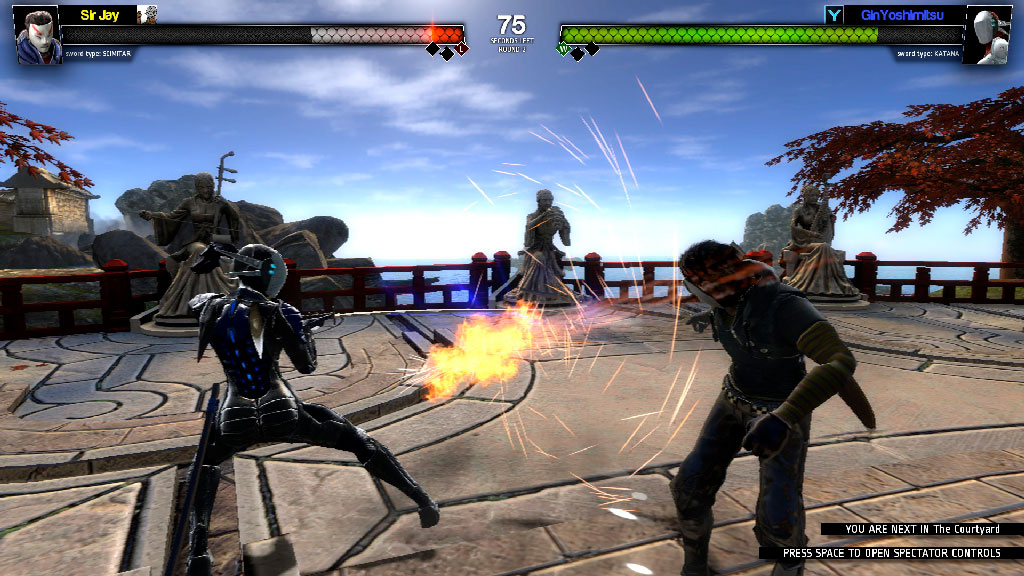Select the GinYoshimitsu name plate
Viewport: 1024px width, 576px height.
coord(904,15)
